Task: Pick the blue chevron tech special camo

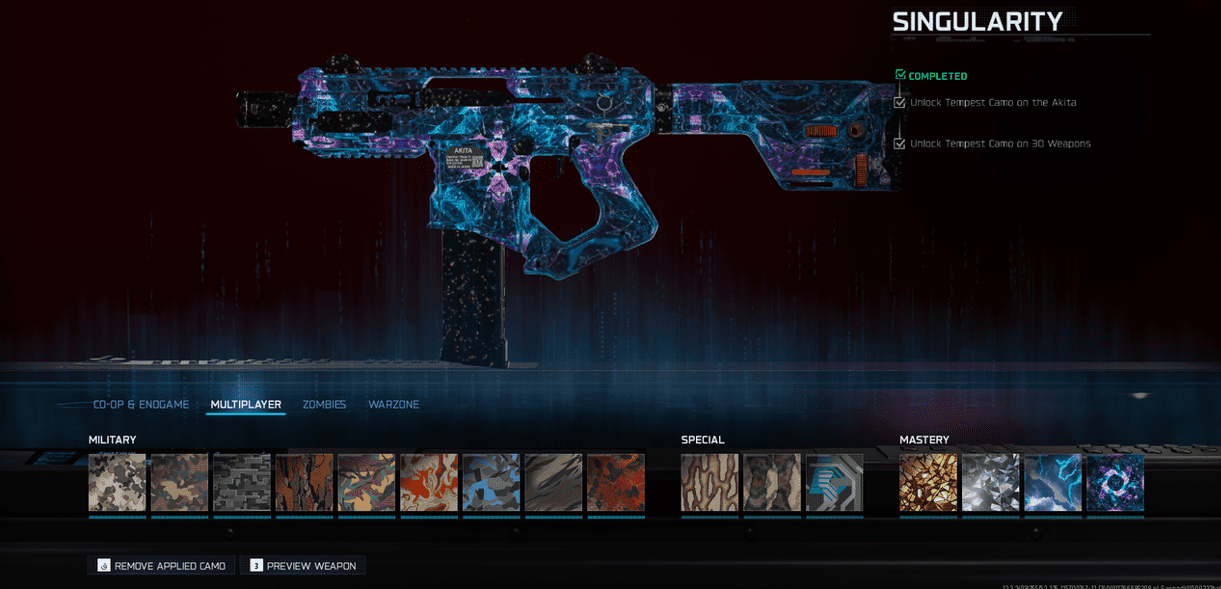Action: (834, 483)
